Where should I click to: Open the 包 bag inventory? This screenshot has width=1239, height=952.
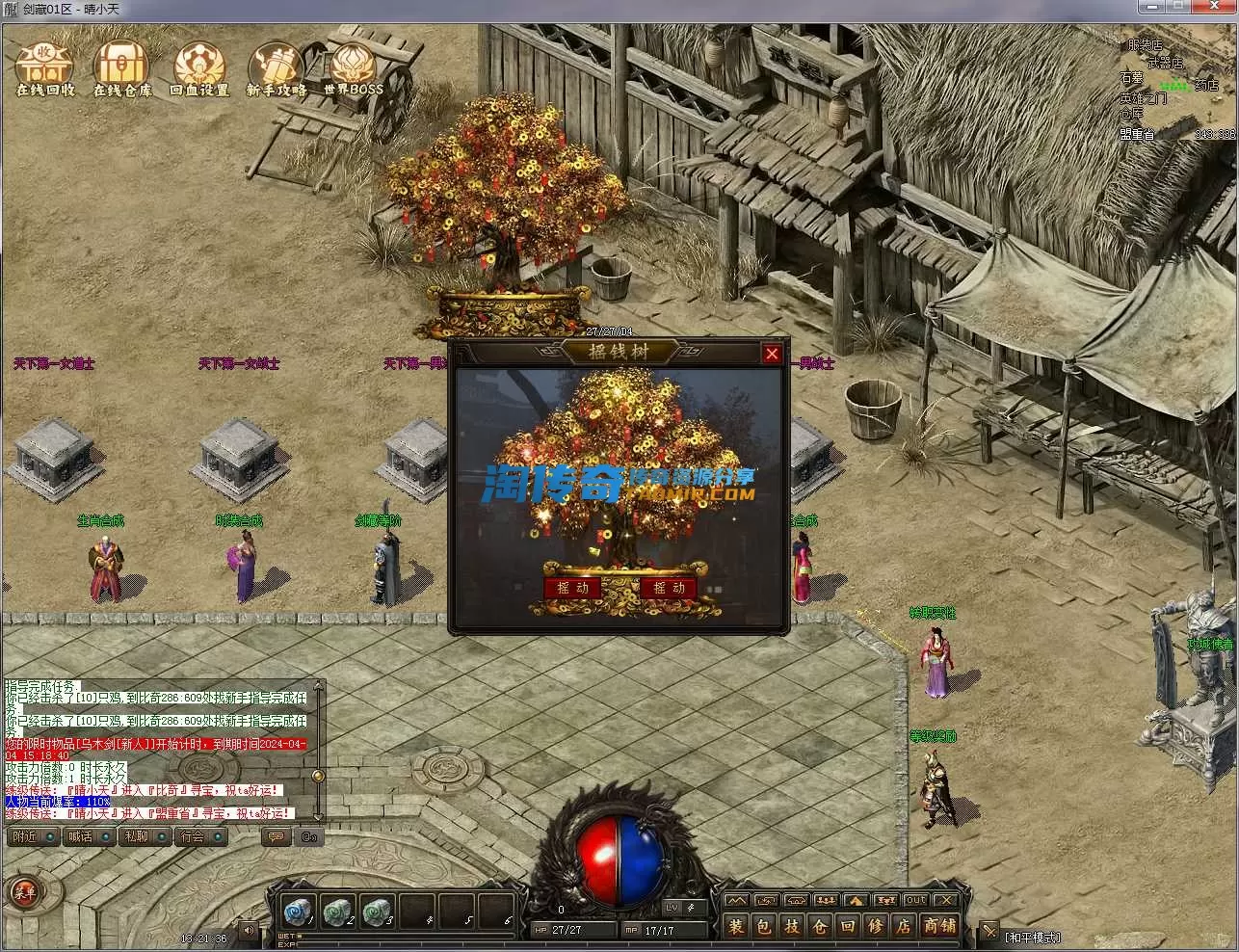(765, 927)
